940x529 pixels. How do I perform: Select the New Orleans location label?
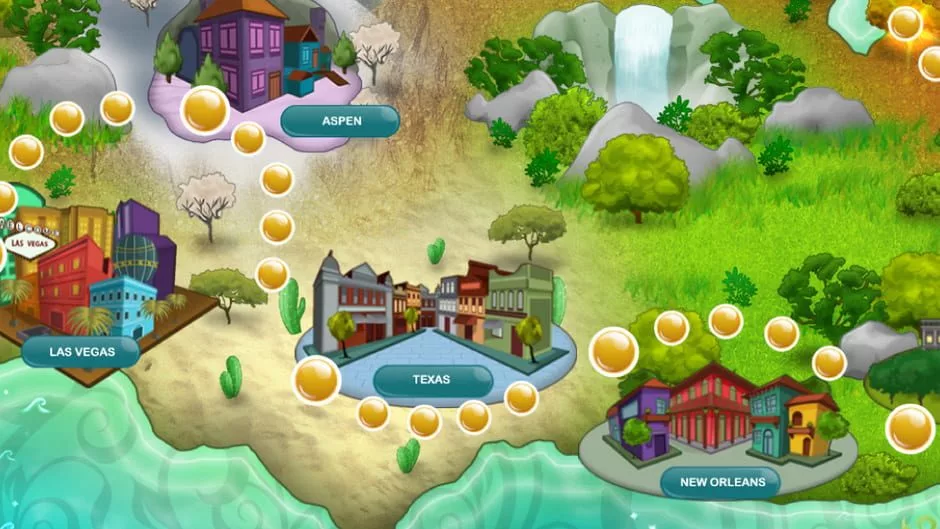pyautogui.click(x=721, y=483)
